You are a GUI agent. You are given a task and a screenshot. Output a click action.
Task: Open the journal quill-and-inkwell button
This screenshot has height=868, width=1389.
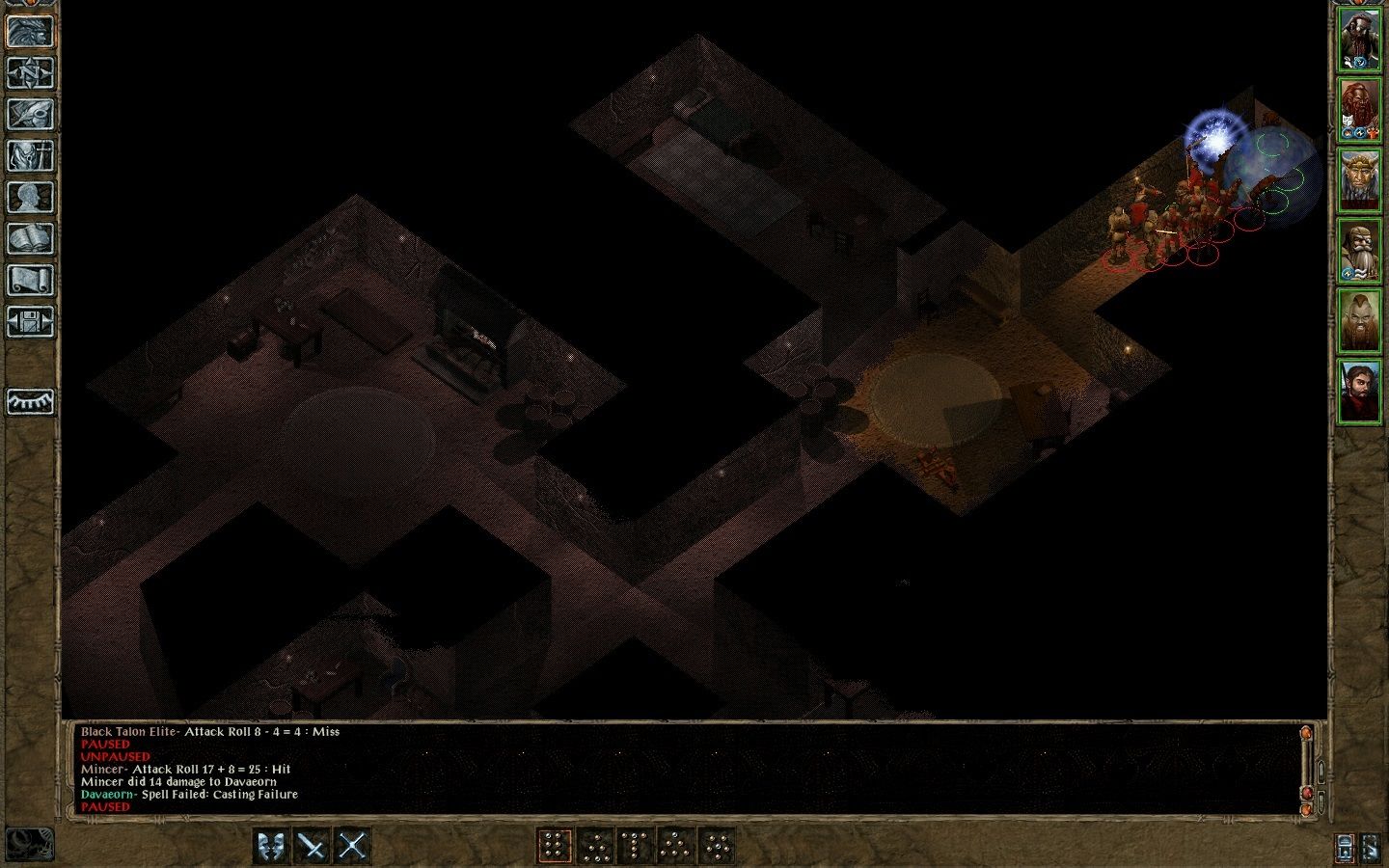click(30, 115)
